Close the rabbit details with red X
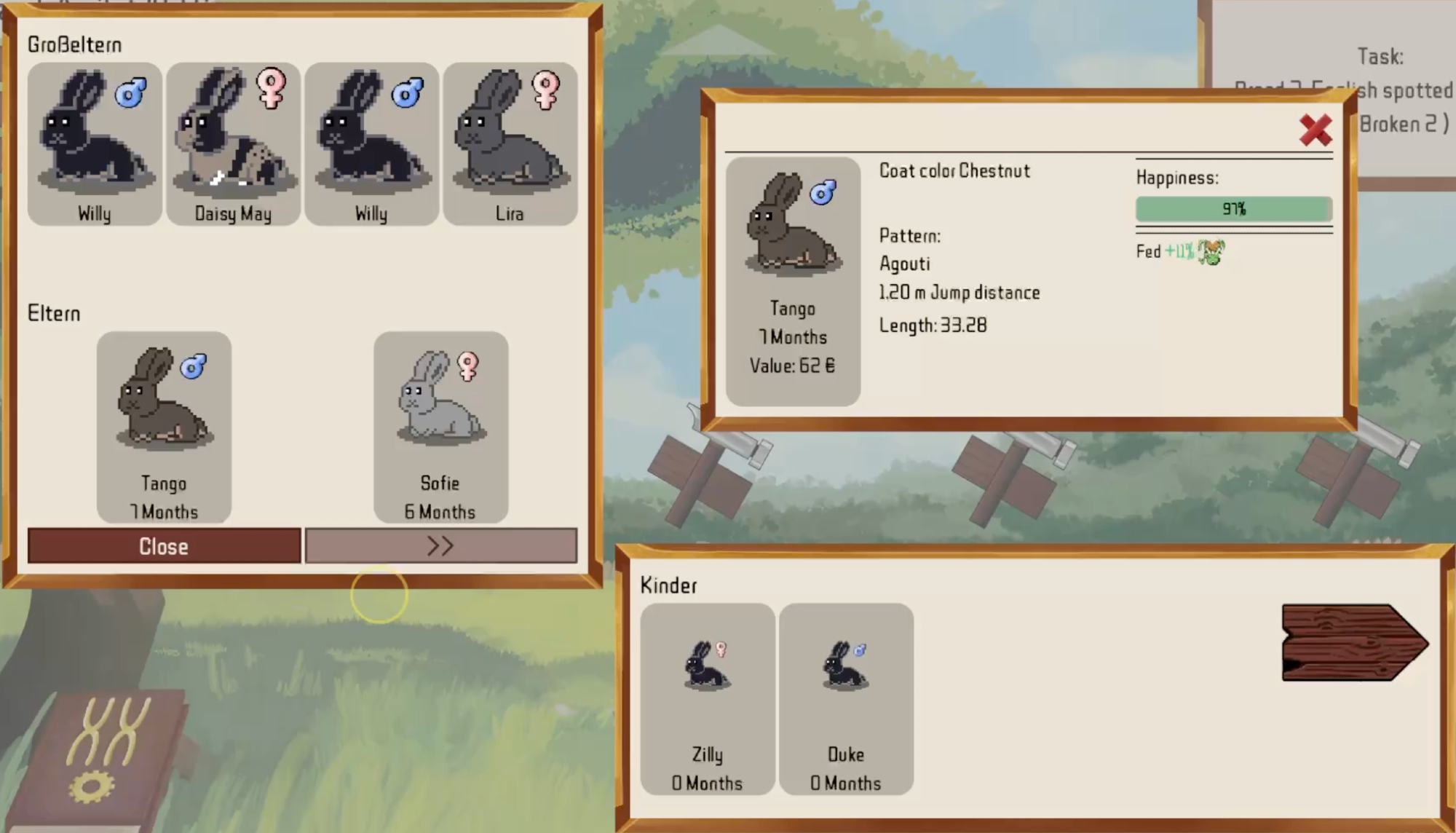This screenshot has height=833, width=1456. 1315,130
